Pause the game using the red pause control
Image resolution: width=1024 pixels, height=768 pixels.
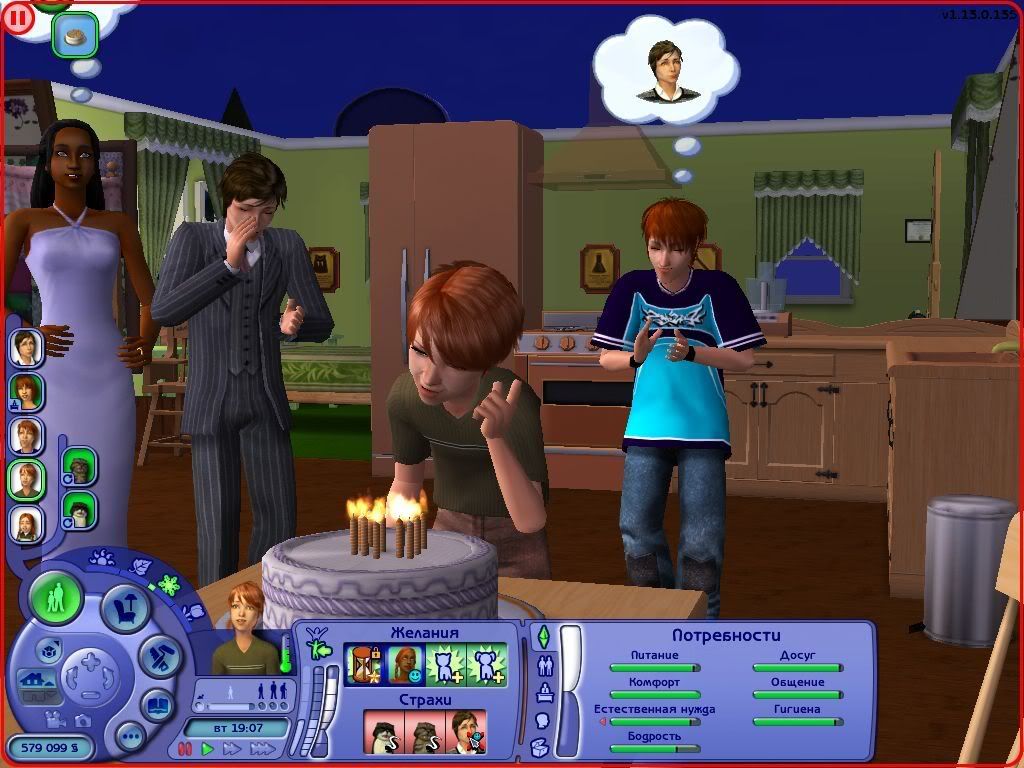tap(184, 748)
